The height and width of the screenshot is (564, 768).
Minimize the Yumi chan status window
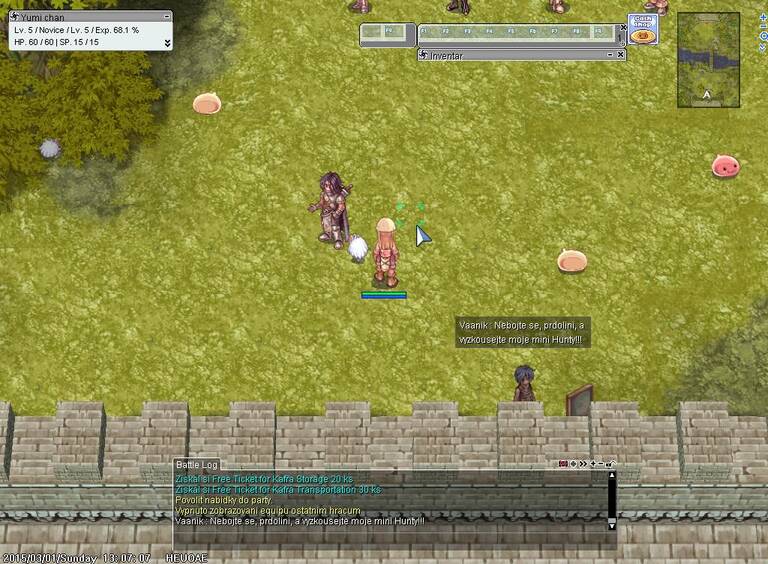point(167,16)
